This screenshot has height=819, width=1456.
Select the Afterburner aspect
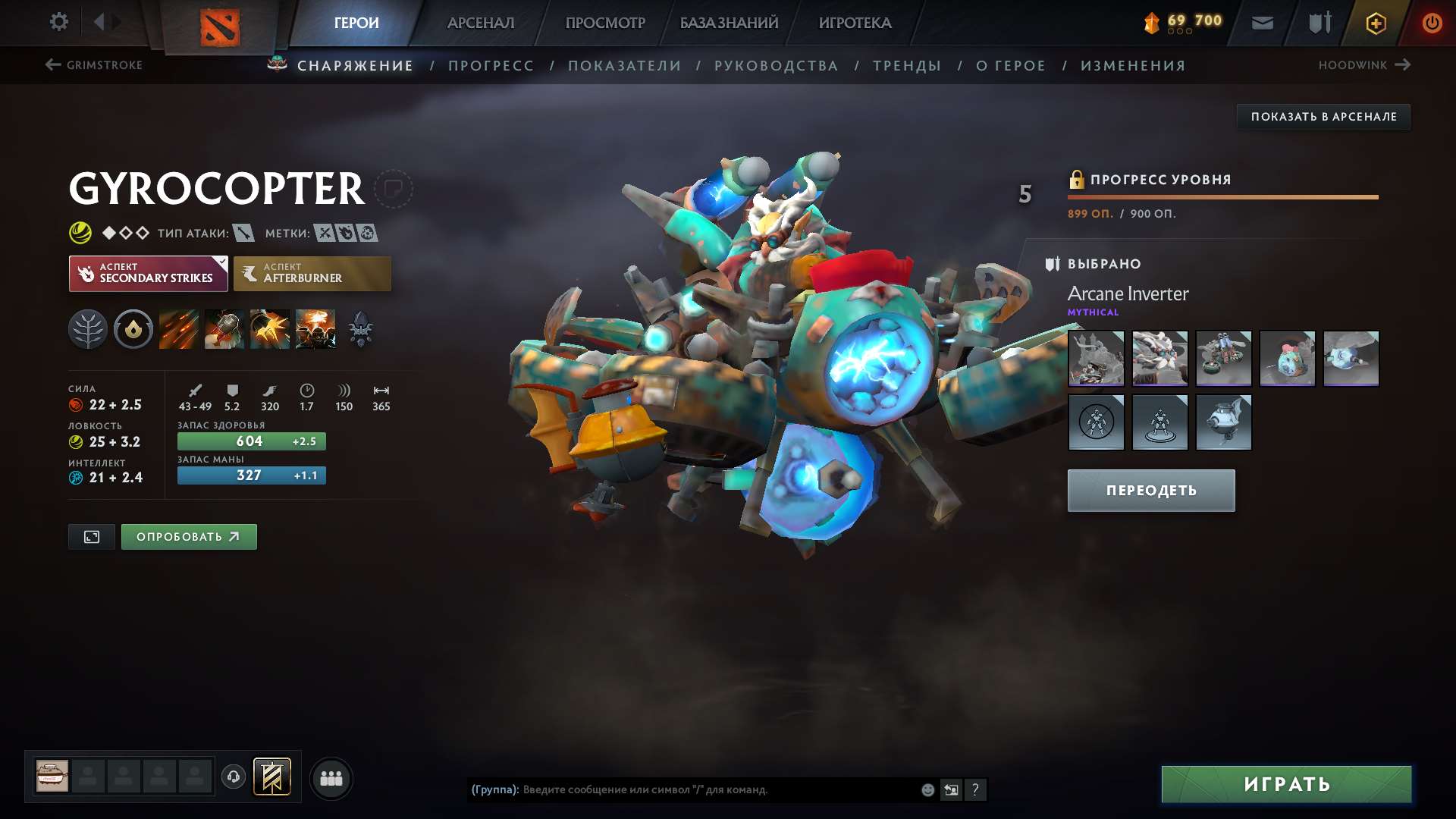[312, 273]
